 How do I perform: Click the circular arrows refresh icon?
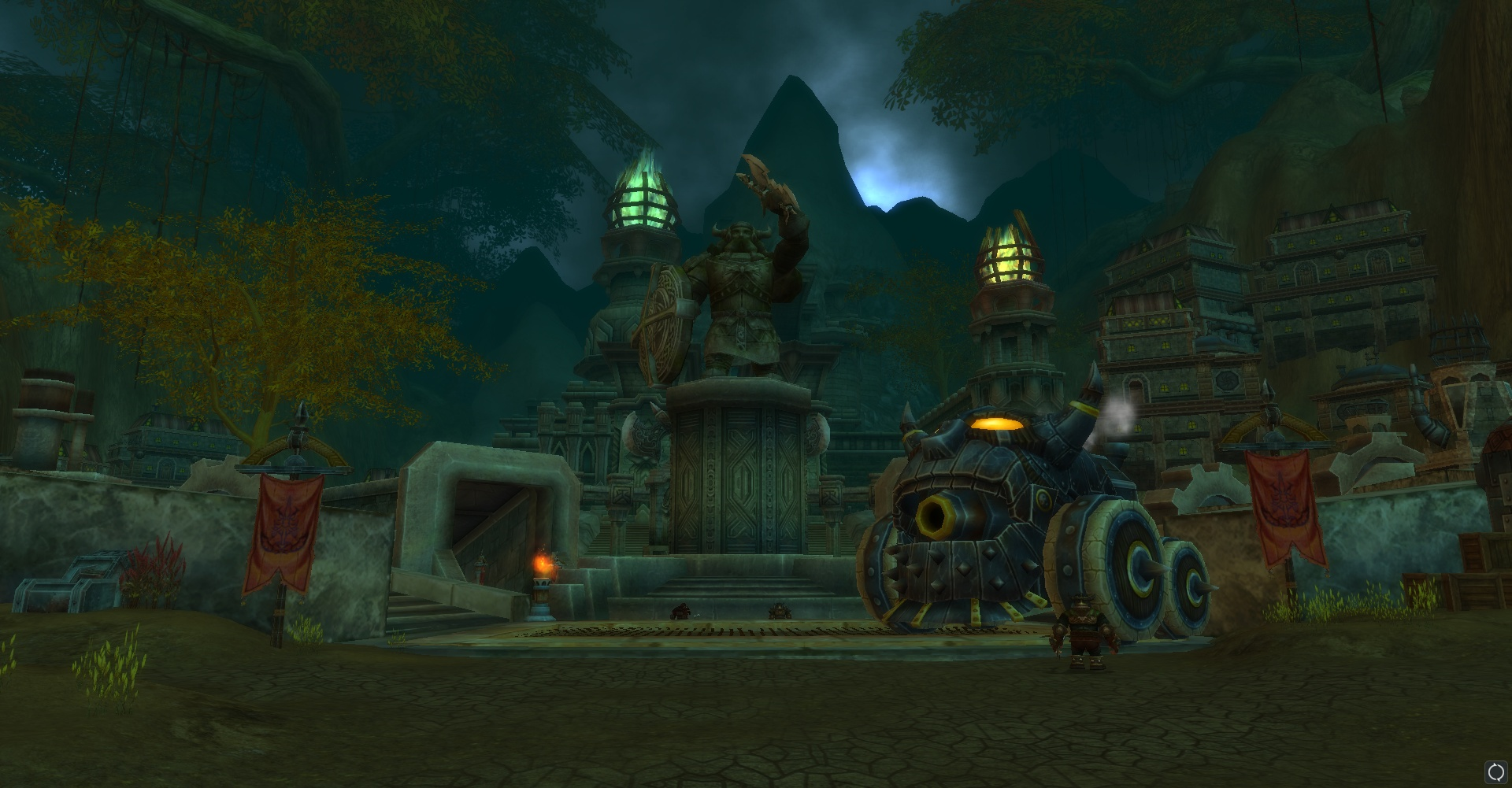pos(1495,771)
